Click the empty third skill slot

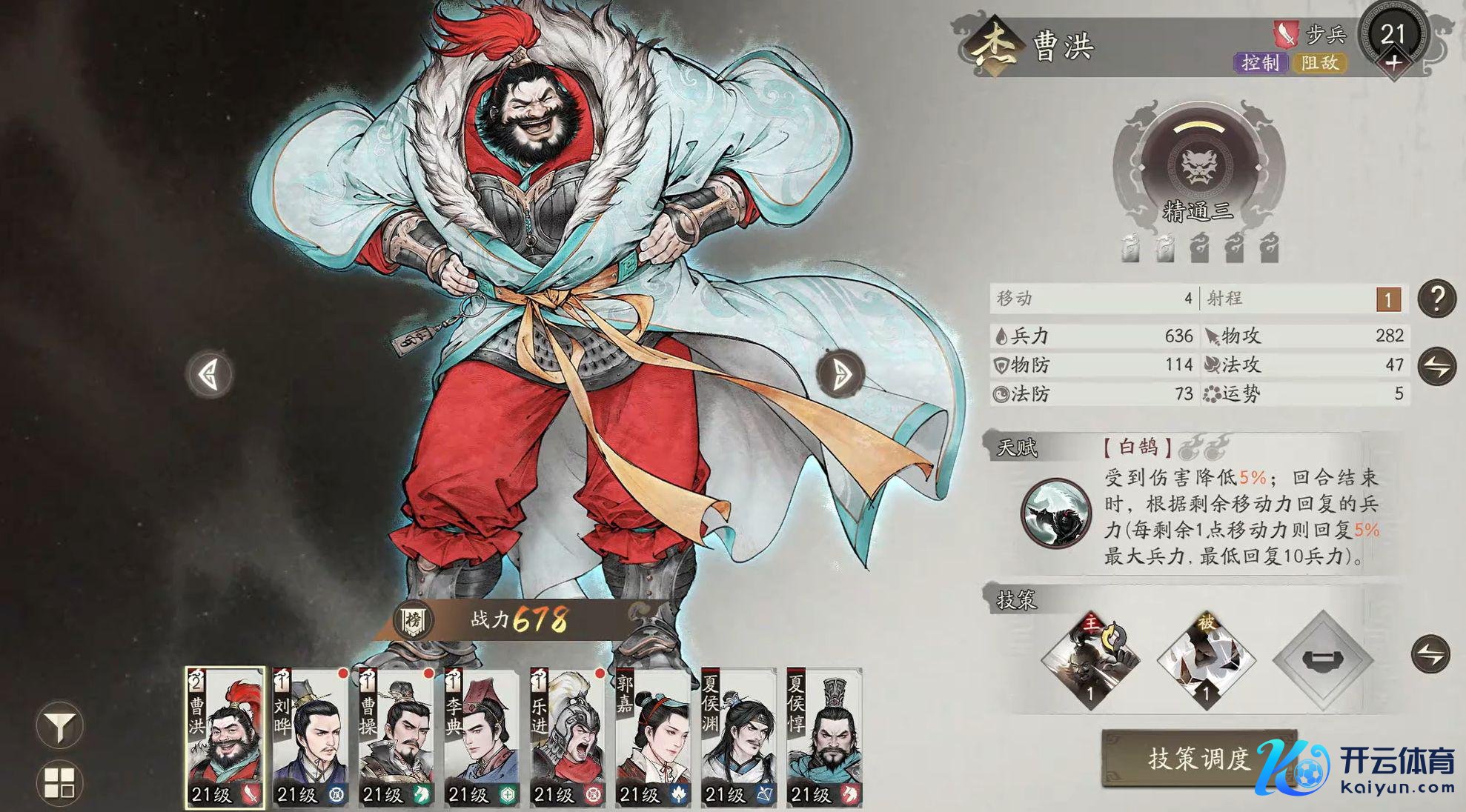point(1322,659)
